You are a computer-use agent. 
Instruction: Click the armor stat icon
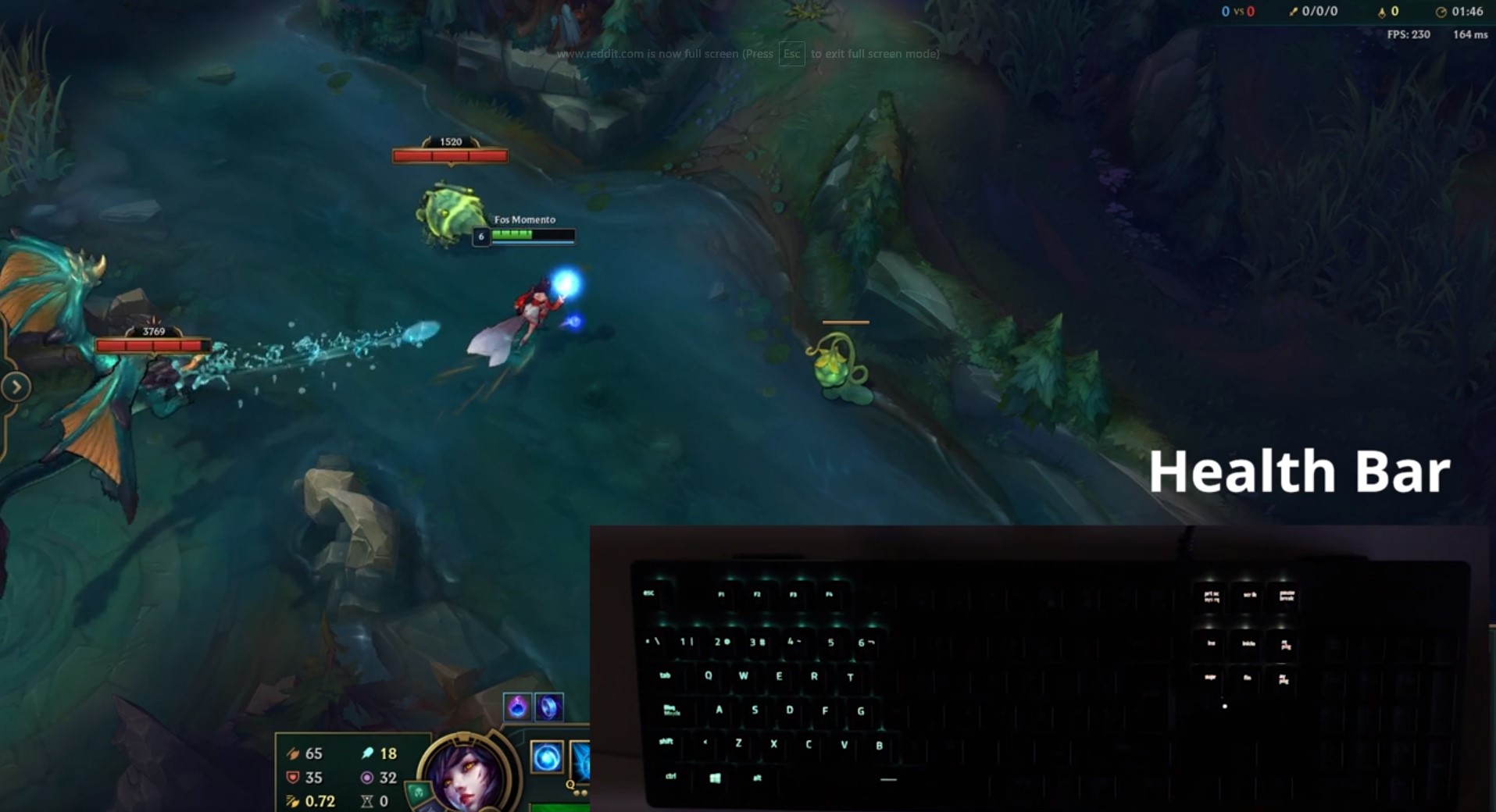(292, 779)
